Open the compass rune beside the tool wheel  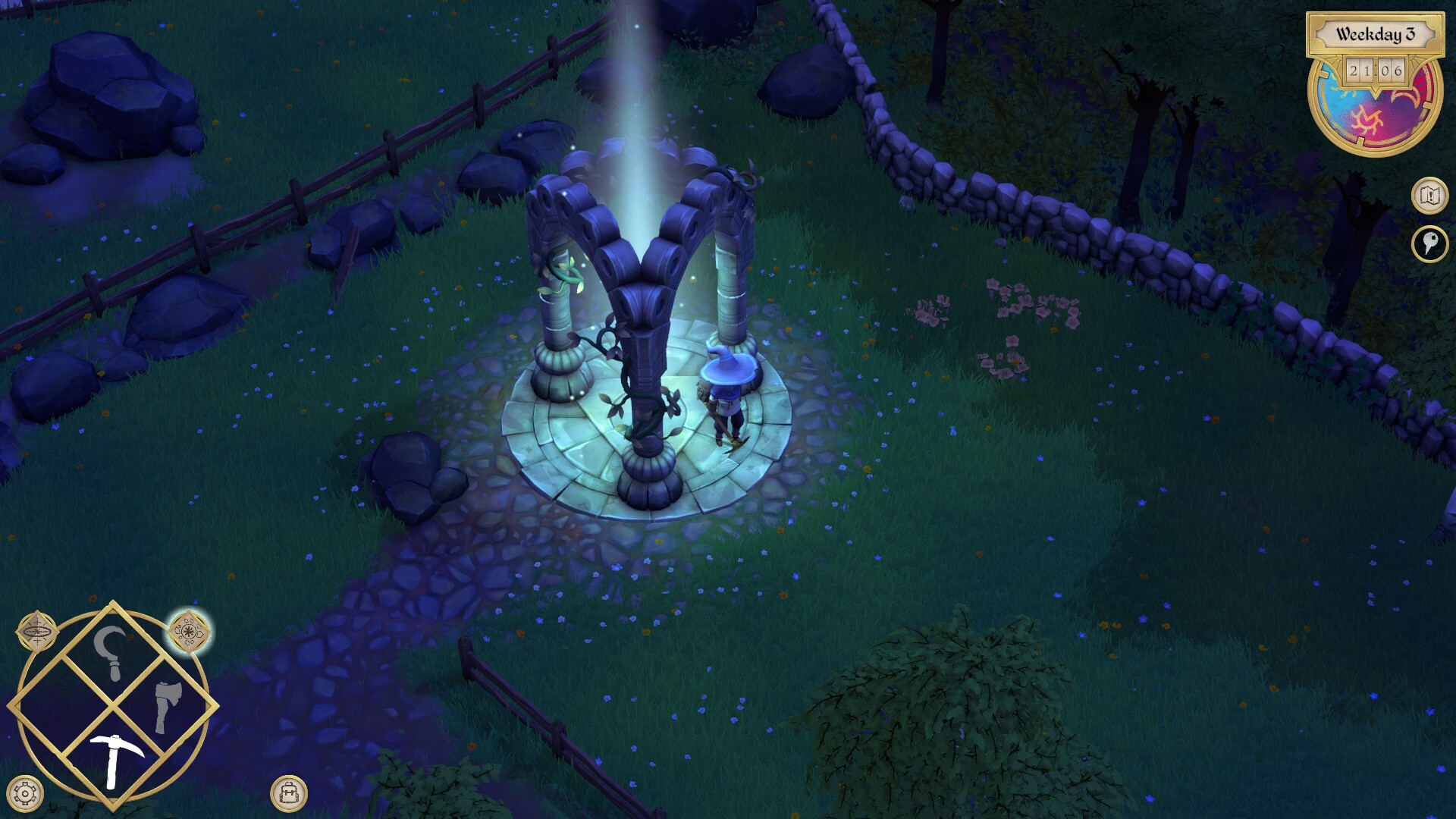[36, 634]
